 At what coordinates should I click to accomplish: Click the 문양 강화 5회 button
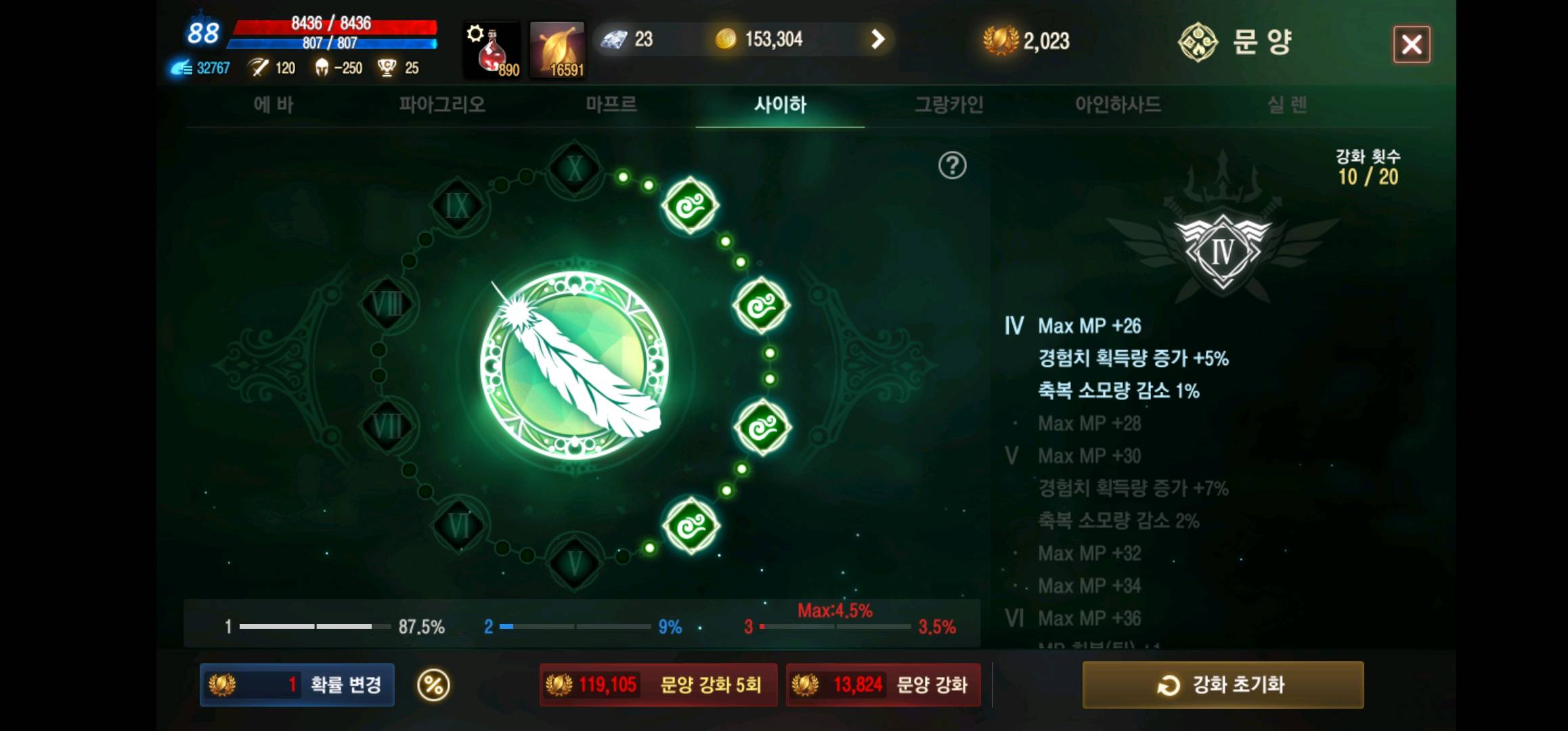pos(658,685)
